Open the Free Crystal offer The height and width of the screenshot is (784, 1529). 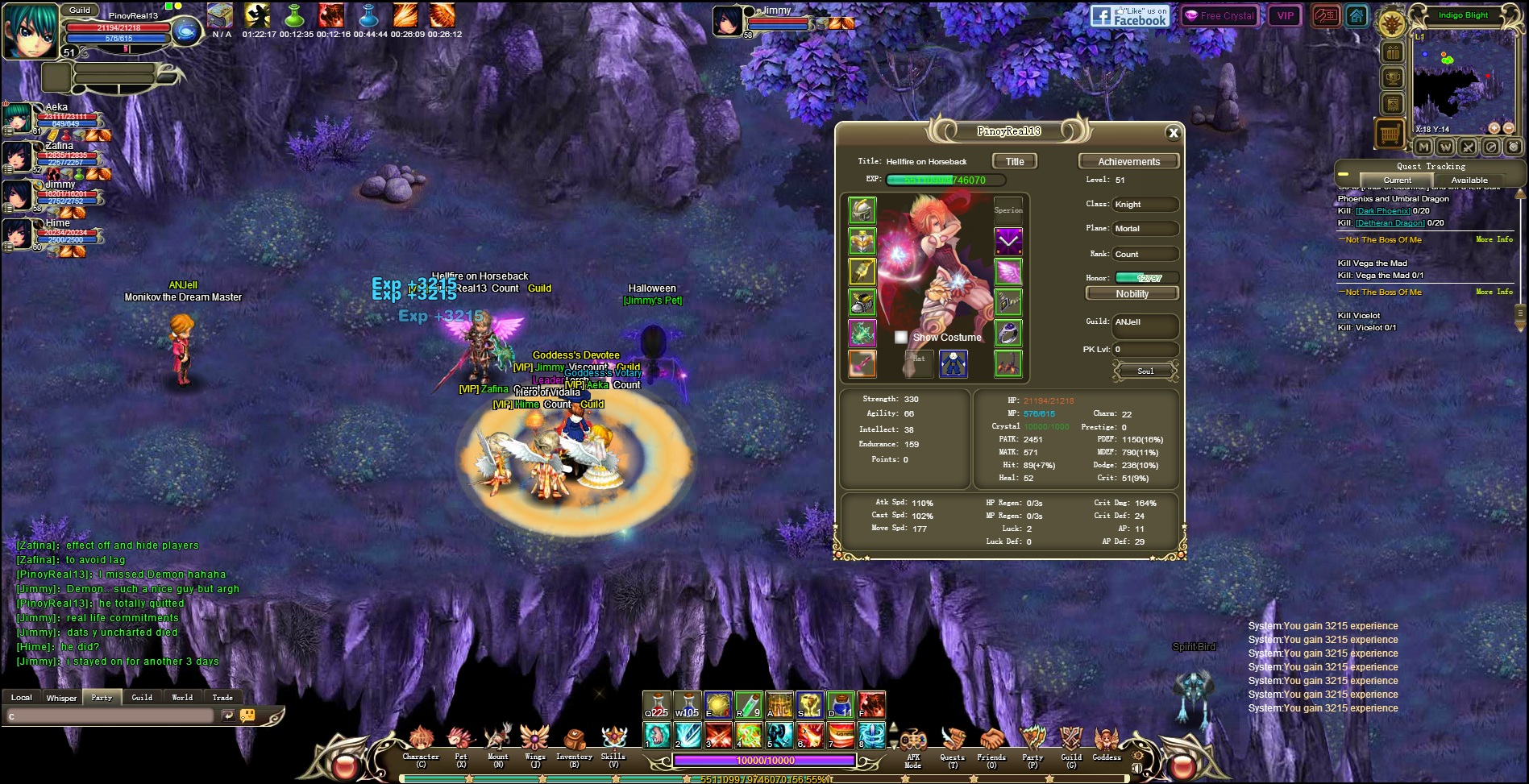[1219, 15]
